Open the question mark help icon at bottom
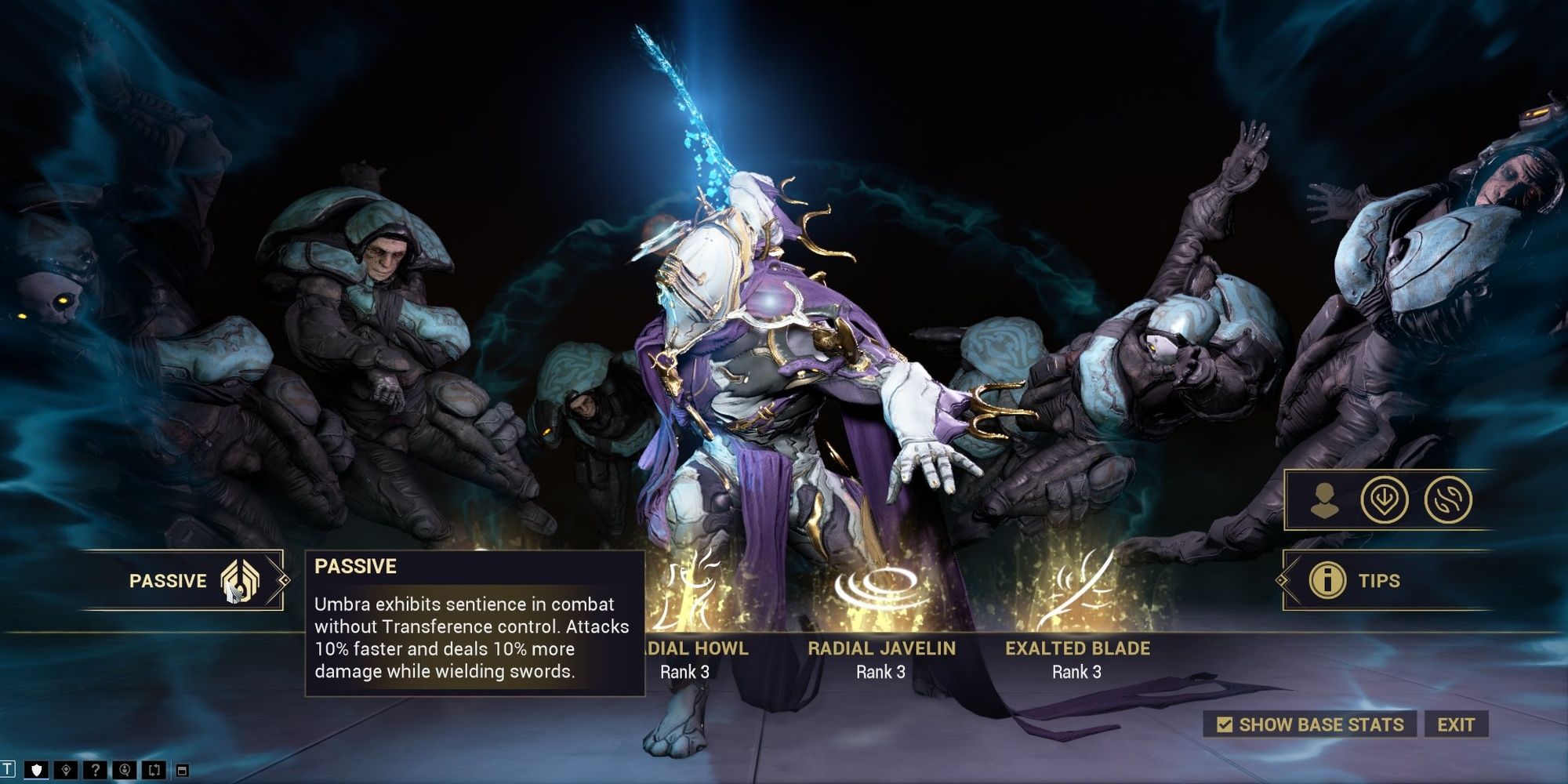This screenshot has height=784, width=1568. click(96, 769)
